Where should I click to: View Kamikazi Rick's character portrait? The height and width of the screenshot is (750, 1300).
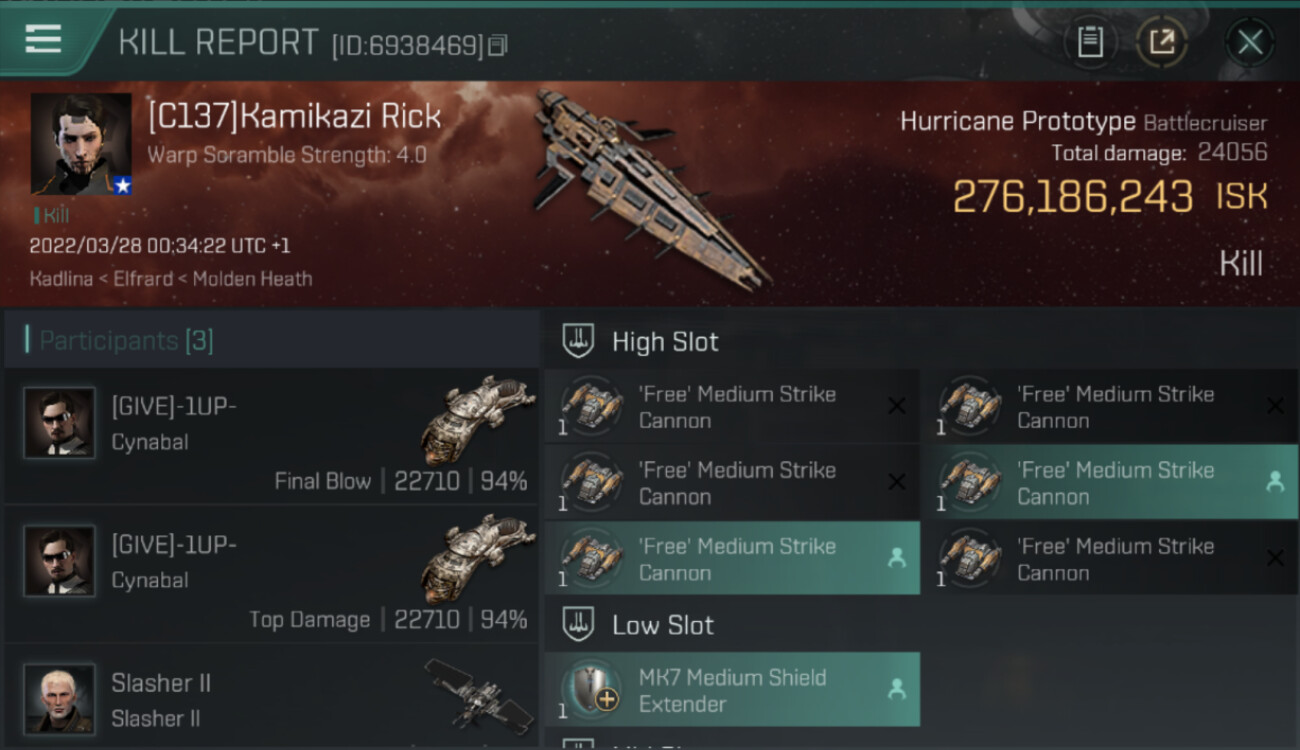click(81, 144)
